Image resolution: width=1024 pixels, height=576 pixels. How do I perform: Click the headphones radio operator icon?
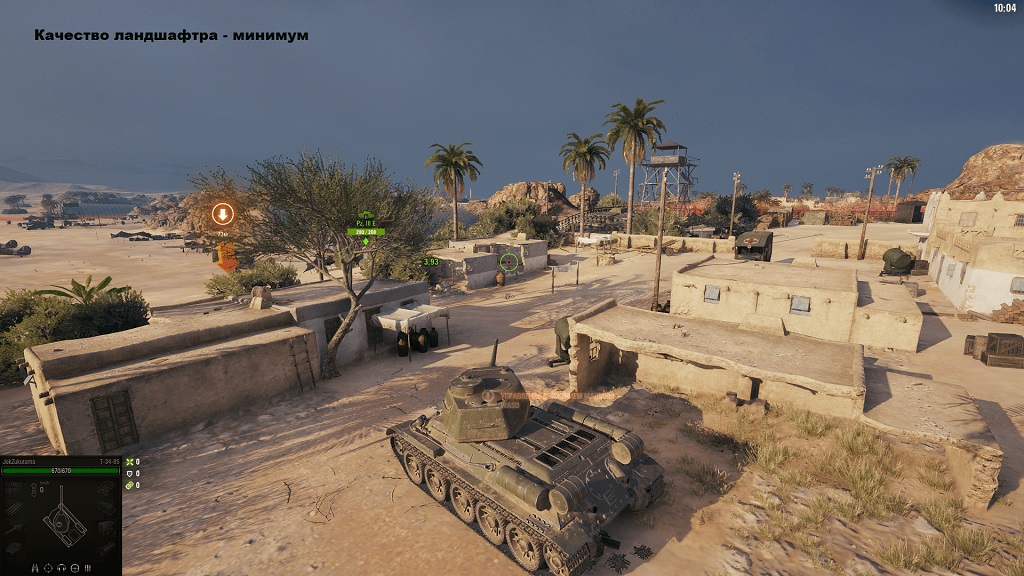click(61, 568)
